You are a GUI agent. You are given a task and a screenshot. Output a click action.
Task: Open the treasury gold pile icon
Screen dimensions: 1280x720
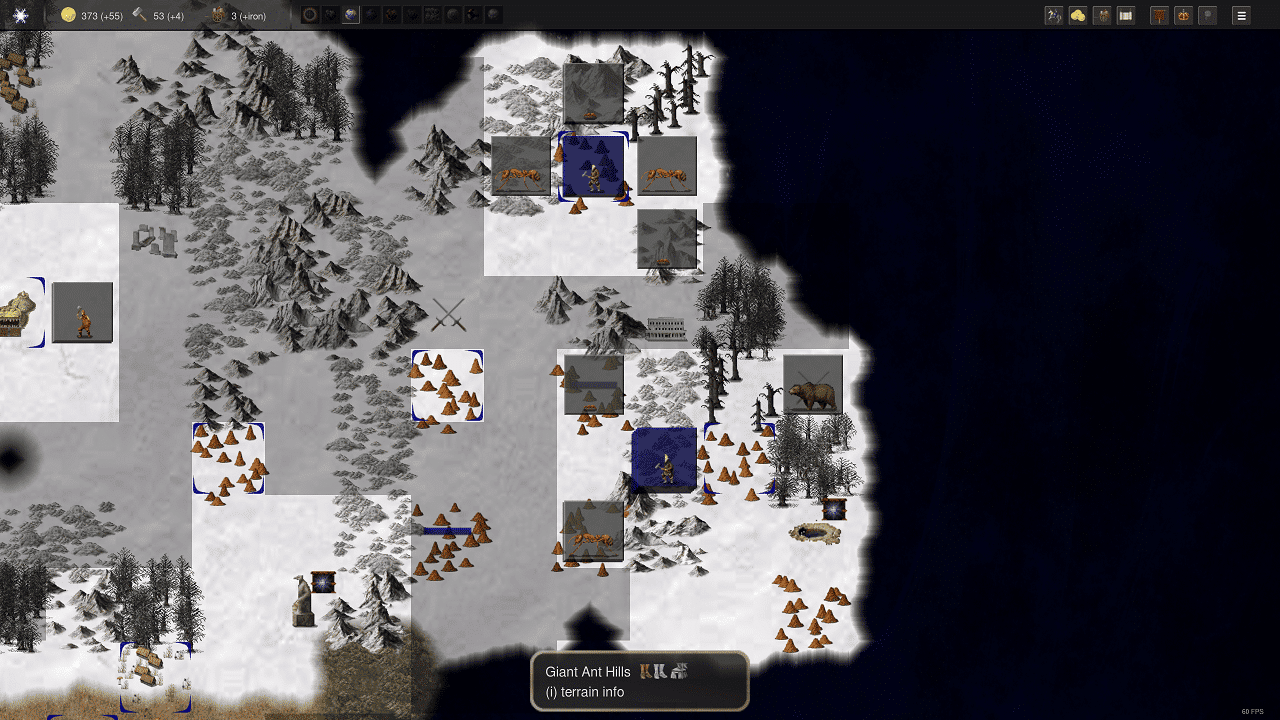click(x=1078, y=15)
